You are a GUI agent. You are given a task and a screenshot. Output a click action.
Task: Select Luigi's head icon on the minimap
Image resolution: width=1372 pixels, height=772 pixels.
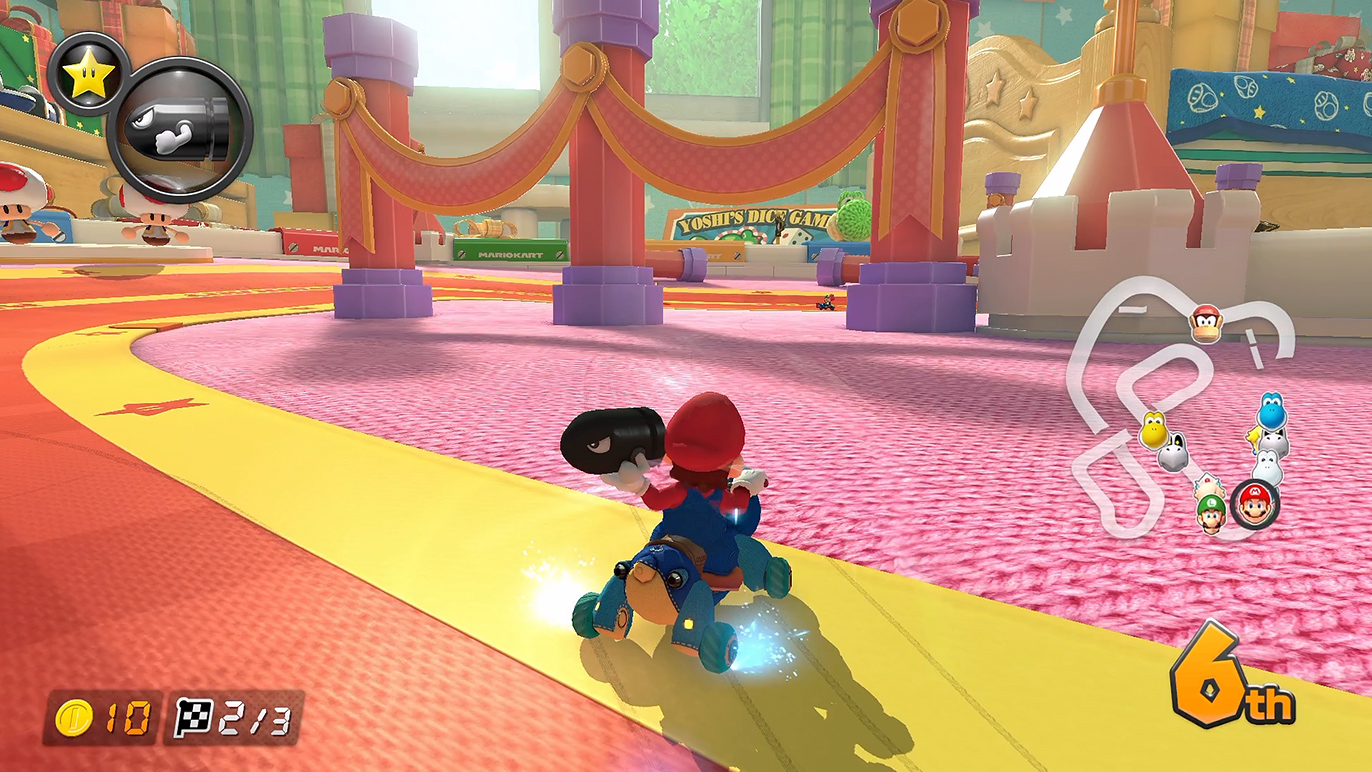(1212, 514)
